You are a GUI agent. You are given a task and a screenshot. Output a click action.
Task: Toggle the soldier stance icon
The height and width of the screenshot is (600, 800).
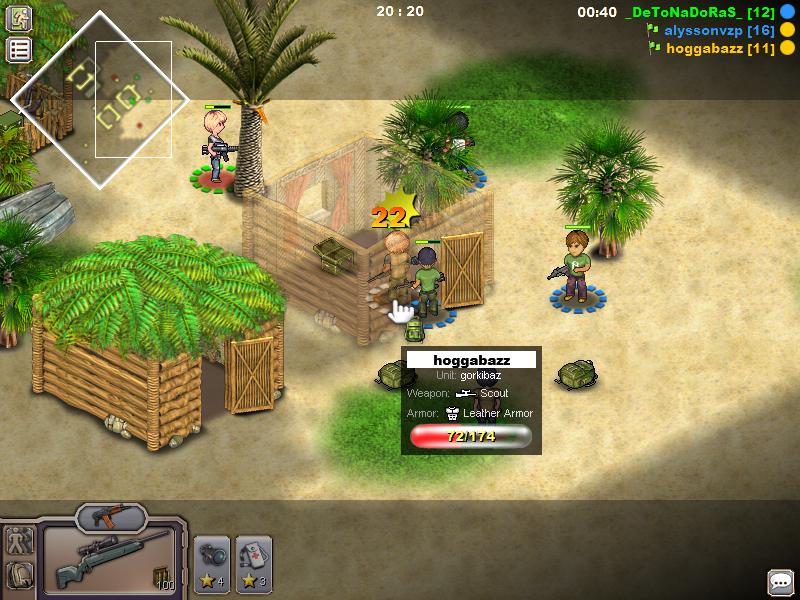19,542
